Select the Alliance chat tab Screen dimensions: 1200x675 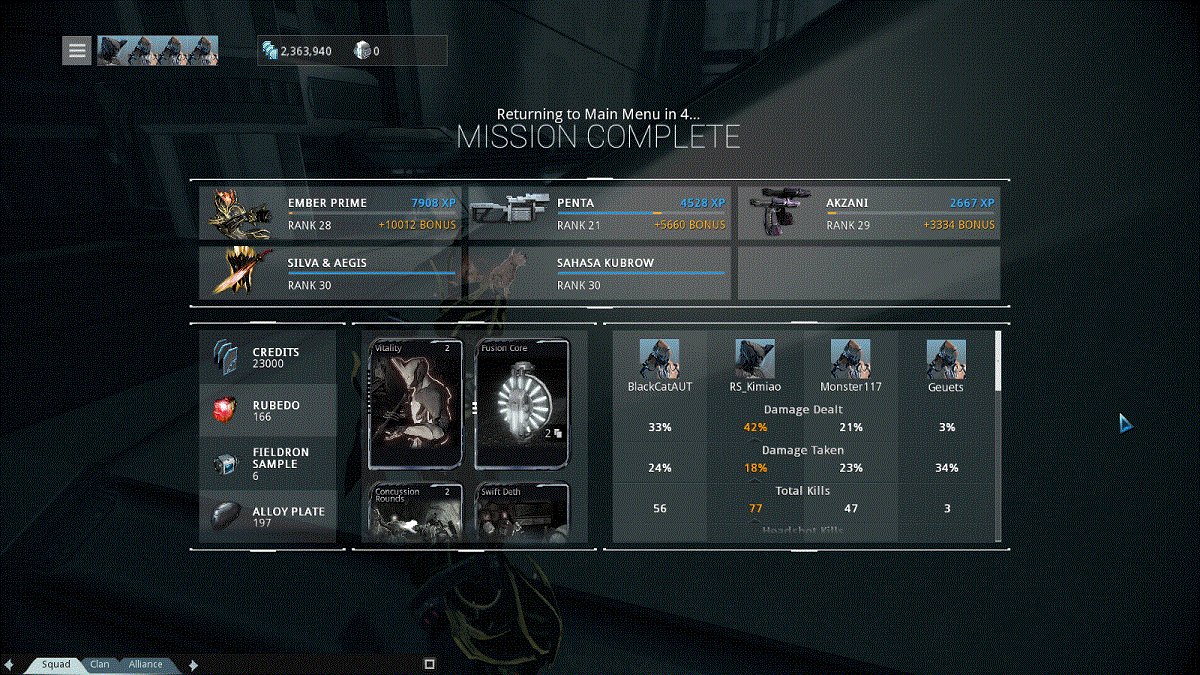click(145, 664)
